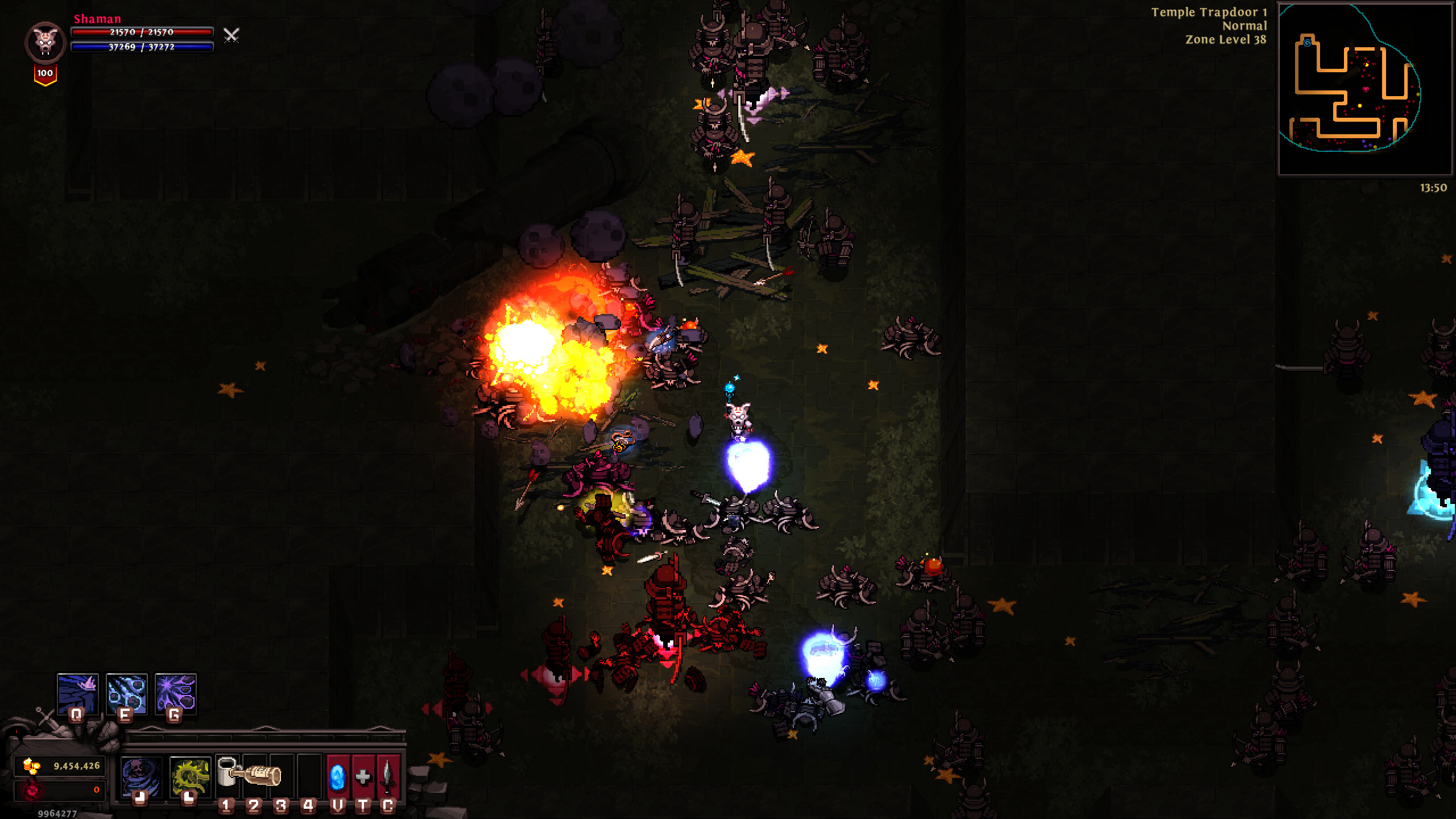This screenshot has height=819, width=1456.
Task: Select the yellow serpent secondary skill icon
Action: [191, 775]
